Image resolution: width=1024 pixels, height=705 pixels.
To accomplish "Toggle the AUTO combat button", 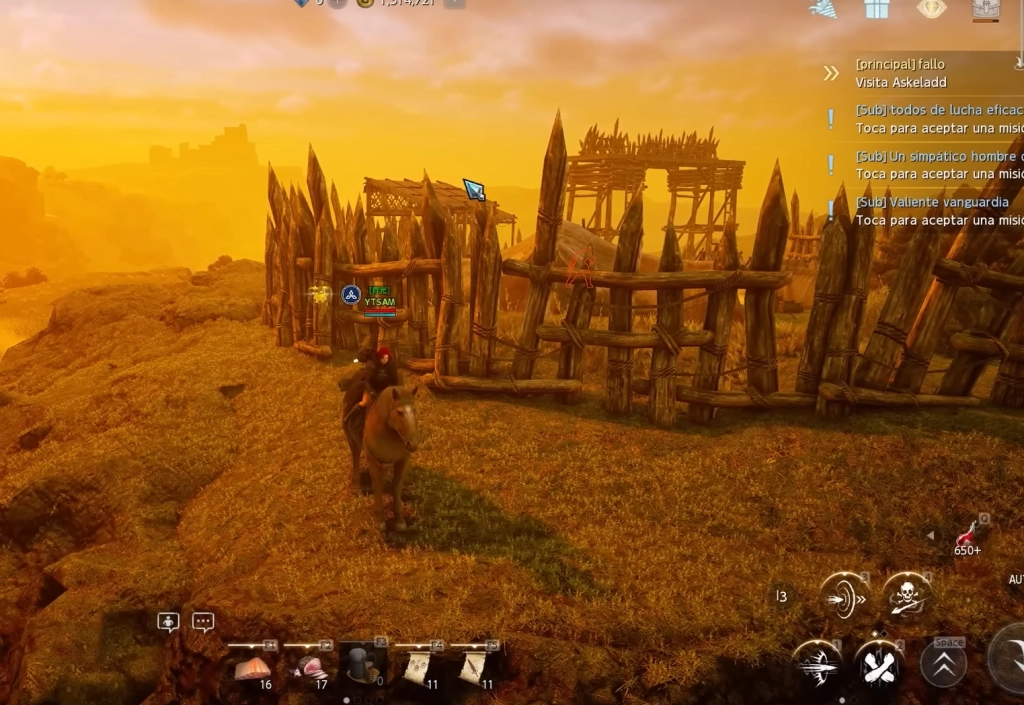I will (x=1015, y=580).
